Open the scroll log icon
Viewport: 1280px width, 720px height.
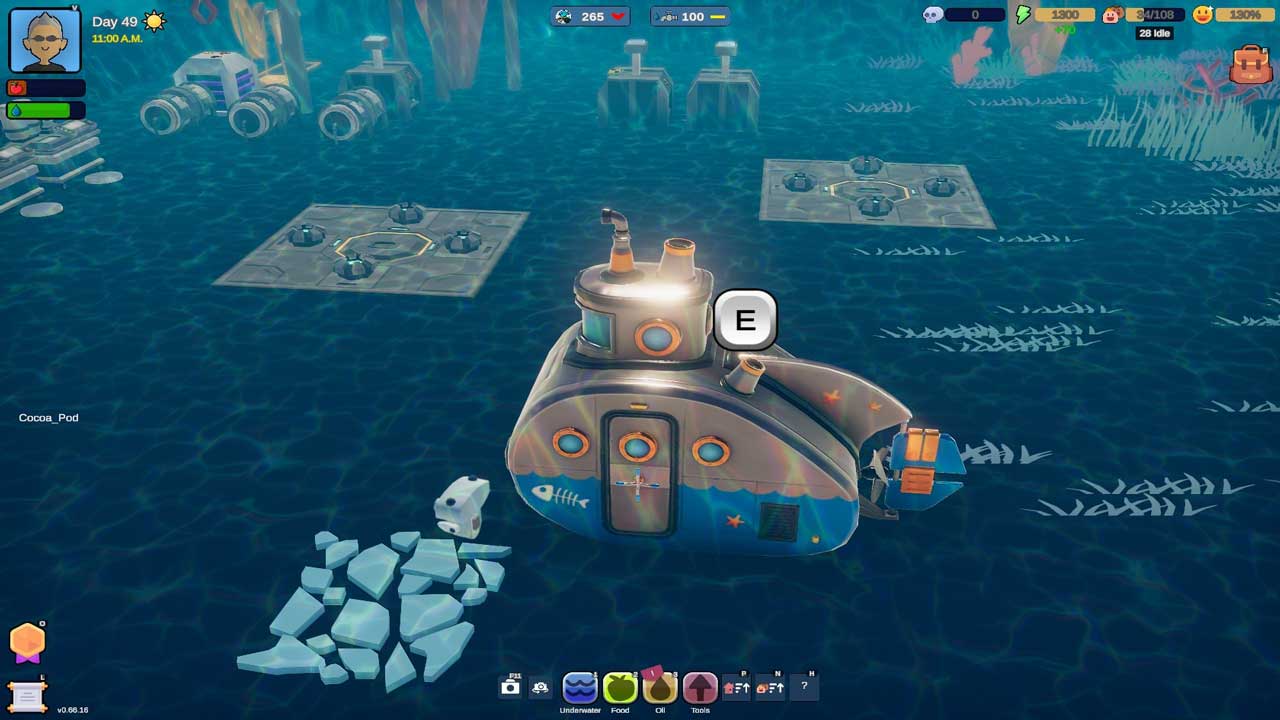pyautogui.click(x=27, y=695)
